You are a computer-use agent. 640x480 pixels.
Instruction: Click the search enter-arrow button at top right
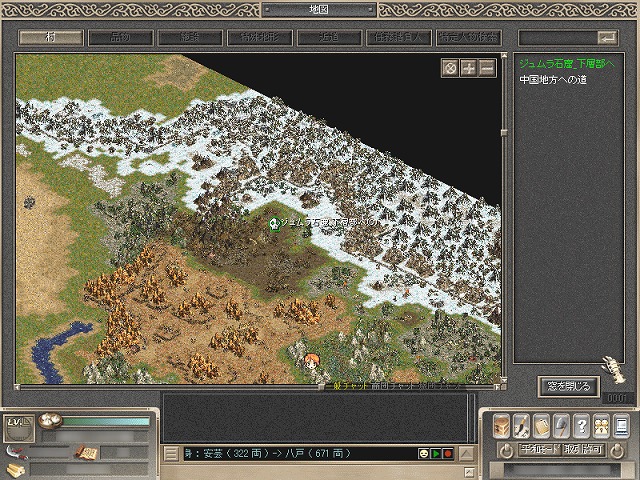click(x=606, y=37)
